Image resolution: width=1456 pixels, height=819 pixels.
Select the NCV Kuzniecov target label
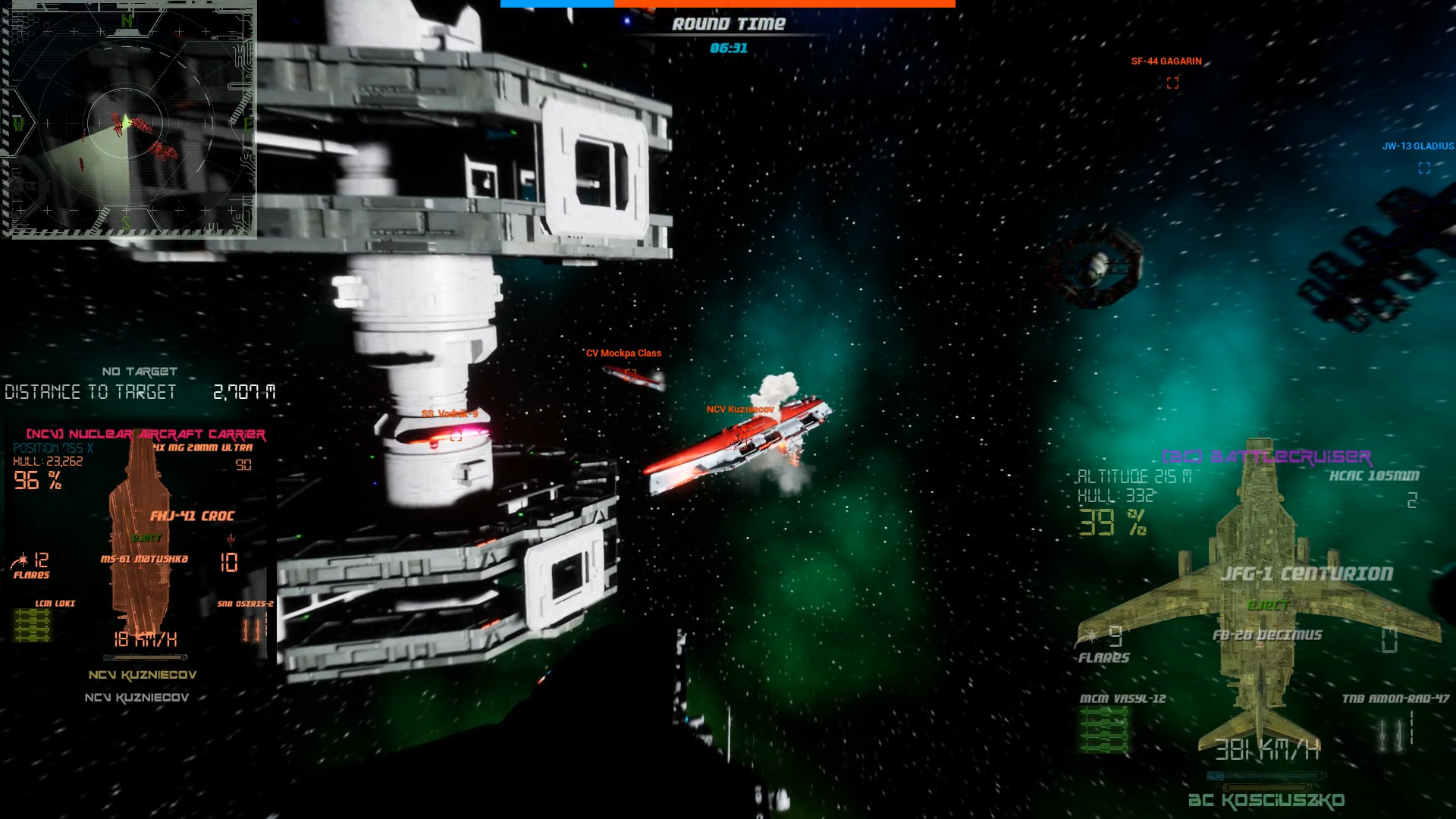point(739,409)
